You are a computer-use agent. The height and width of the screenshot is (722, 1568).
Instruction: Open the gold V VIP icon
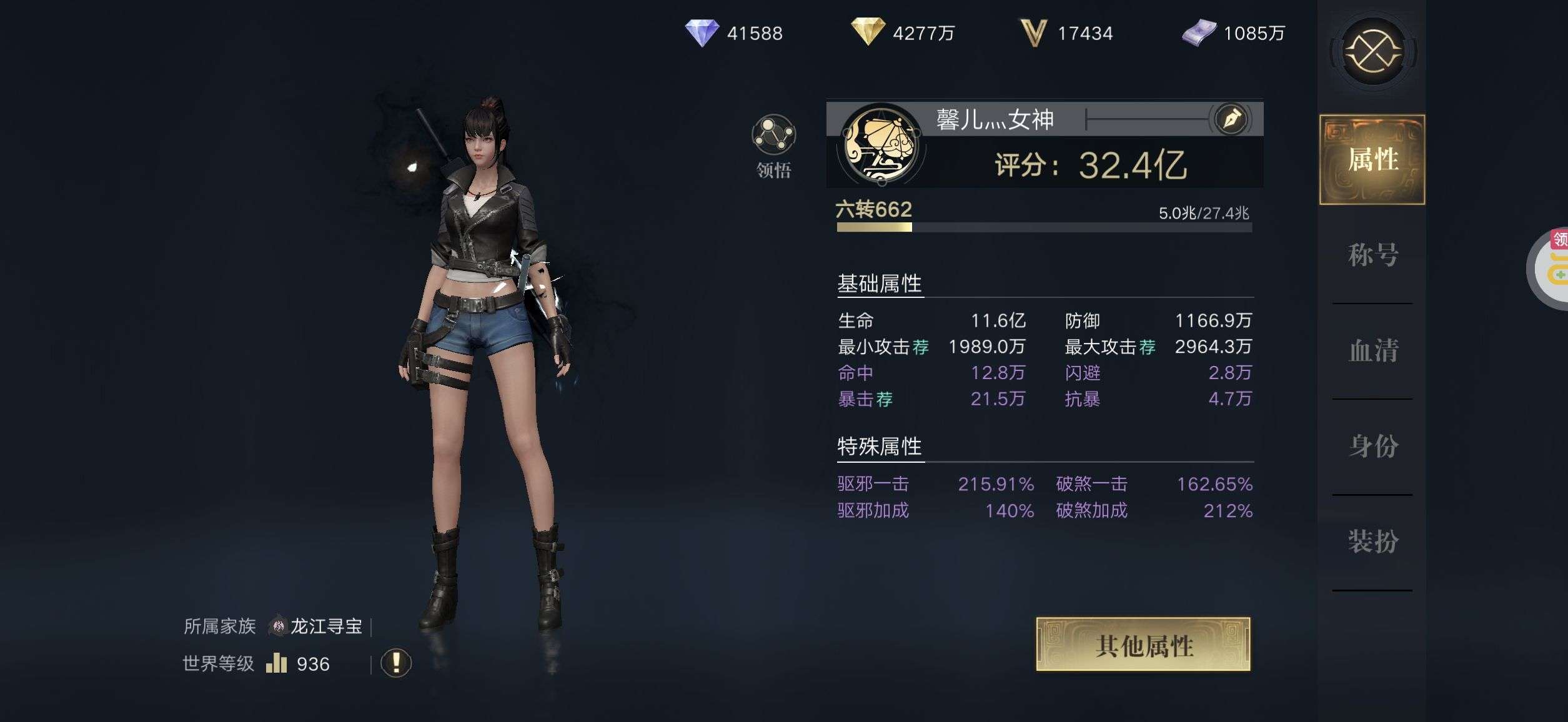(1033, 32)
